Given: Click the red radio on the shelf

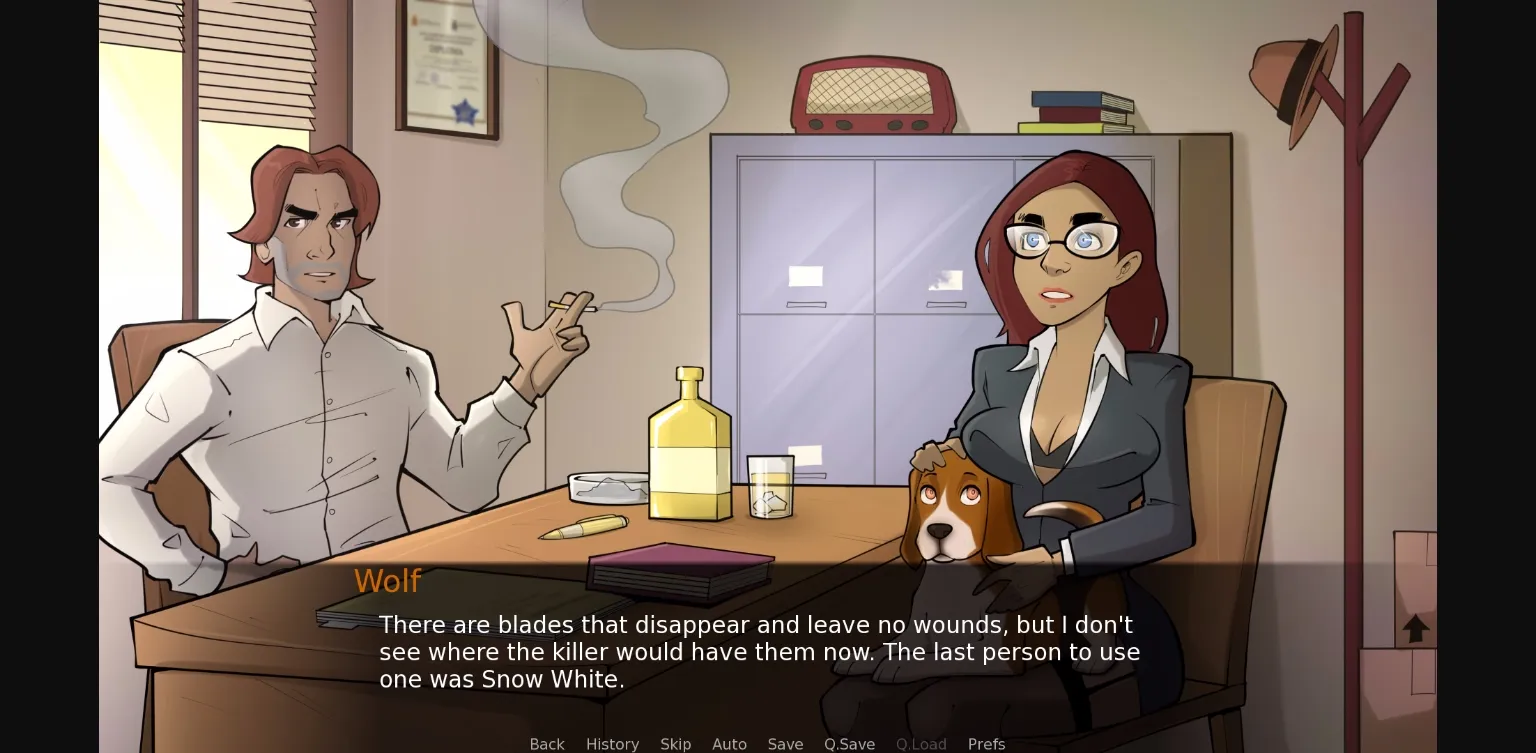Looking at the screenshot, I should 872,95.
